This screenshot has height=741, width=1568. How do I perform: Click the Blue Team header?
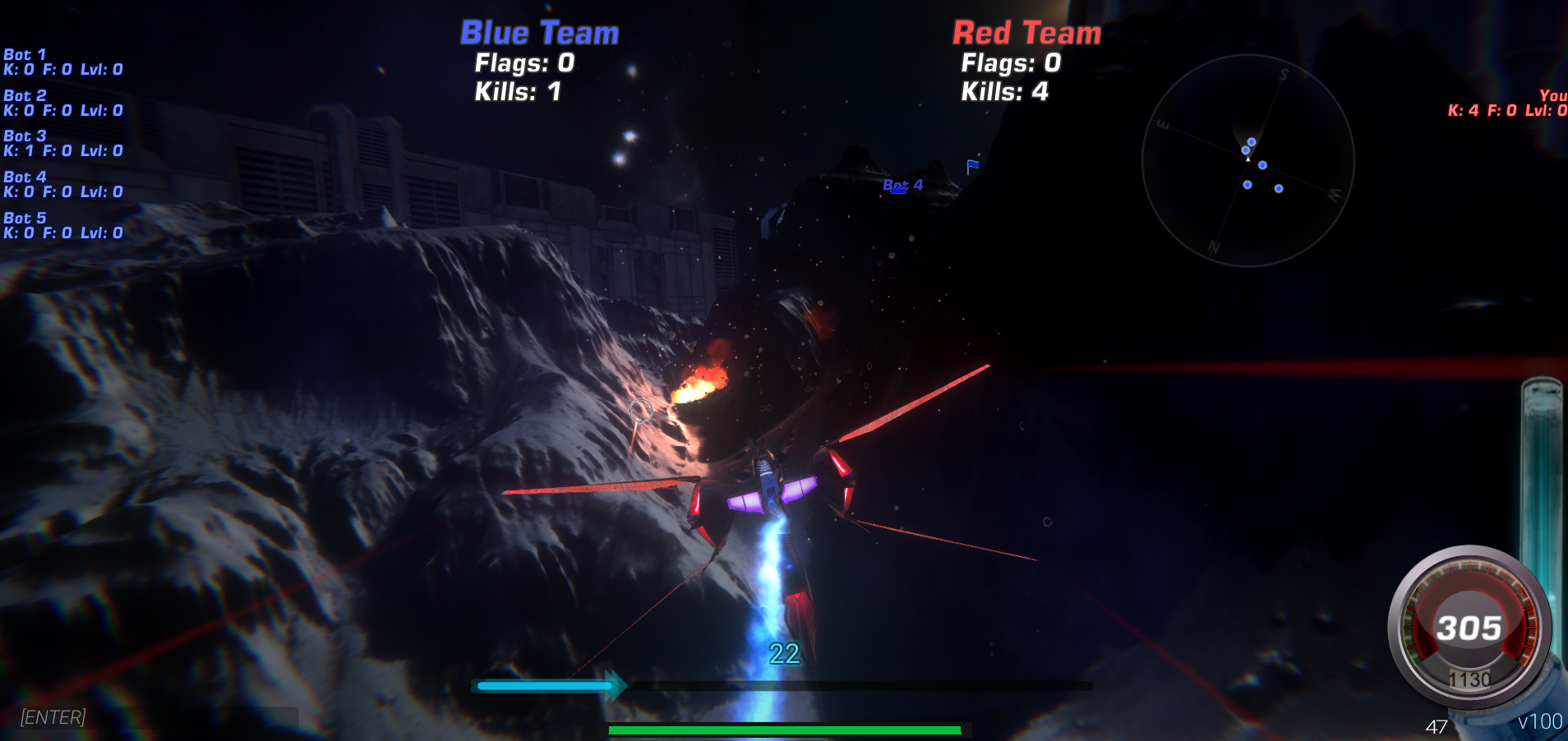pyautogui.click(x=538, y=33)
